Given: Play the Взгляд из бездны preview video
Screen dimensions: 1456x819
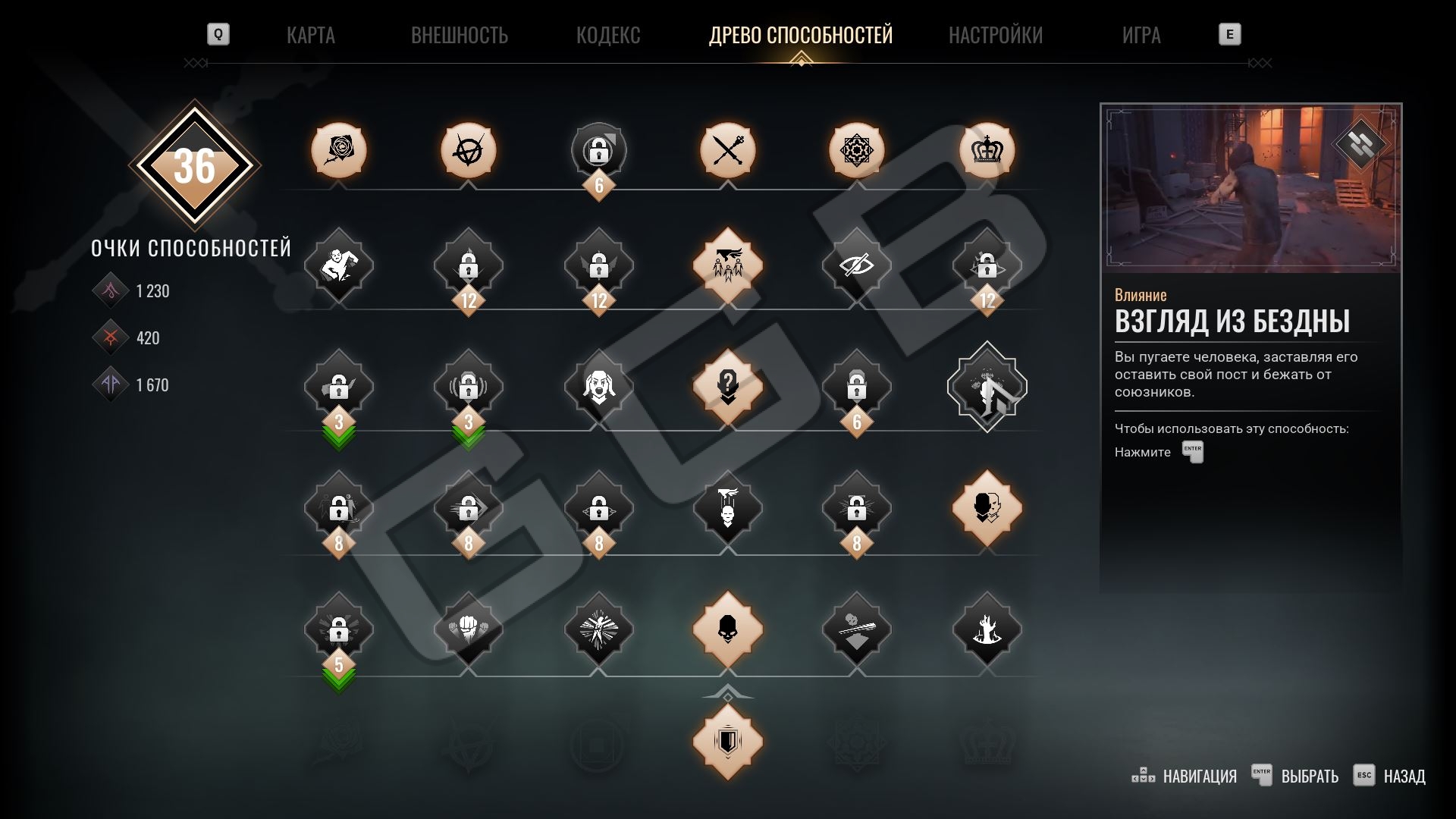Looking at the screenshot, I should 1250,188.
